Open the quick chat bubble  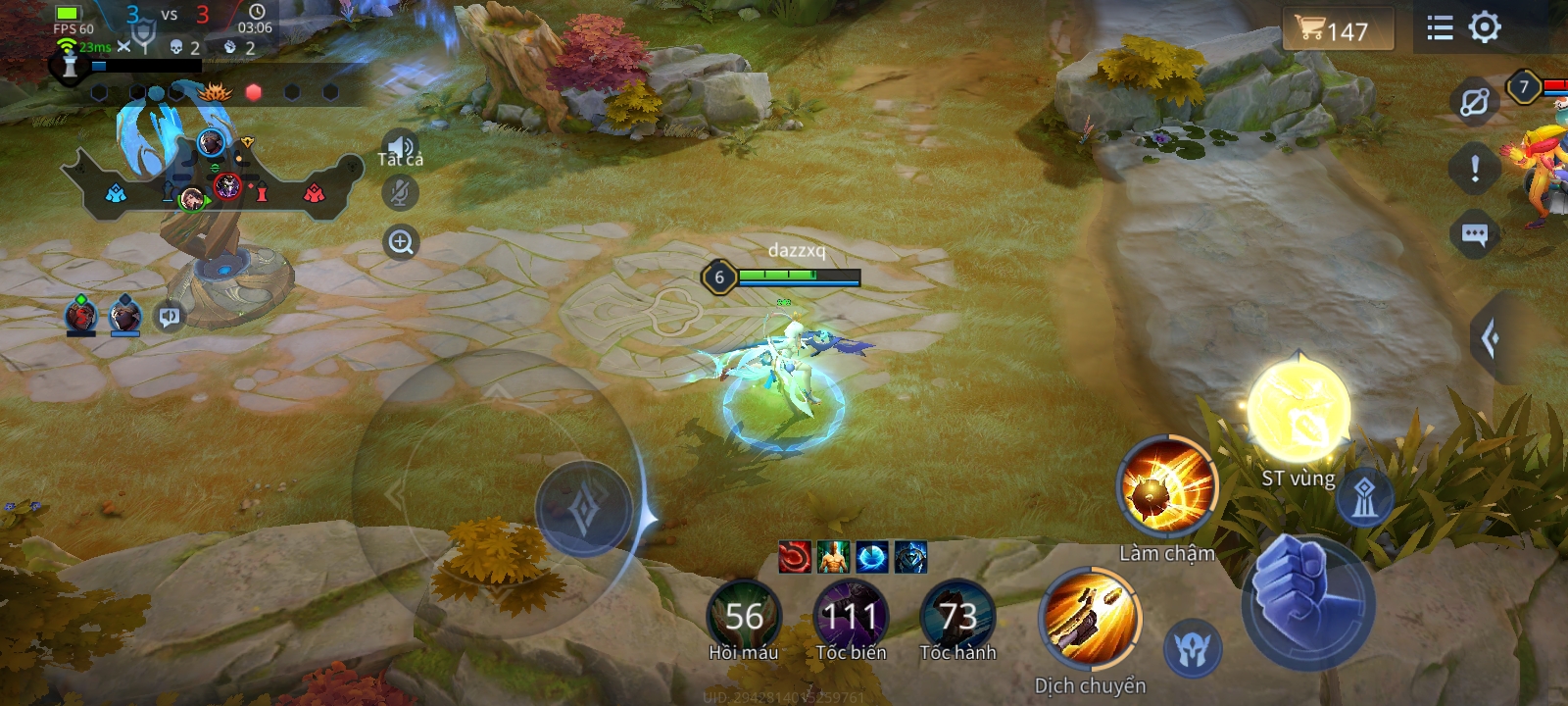pyautogui.click(x=1474, y=234)
